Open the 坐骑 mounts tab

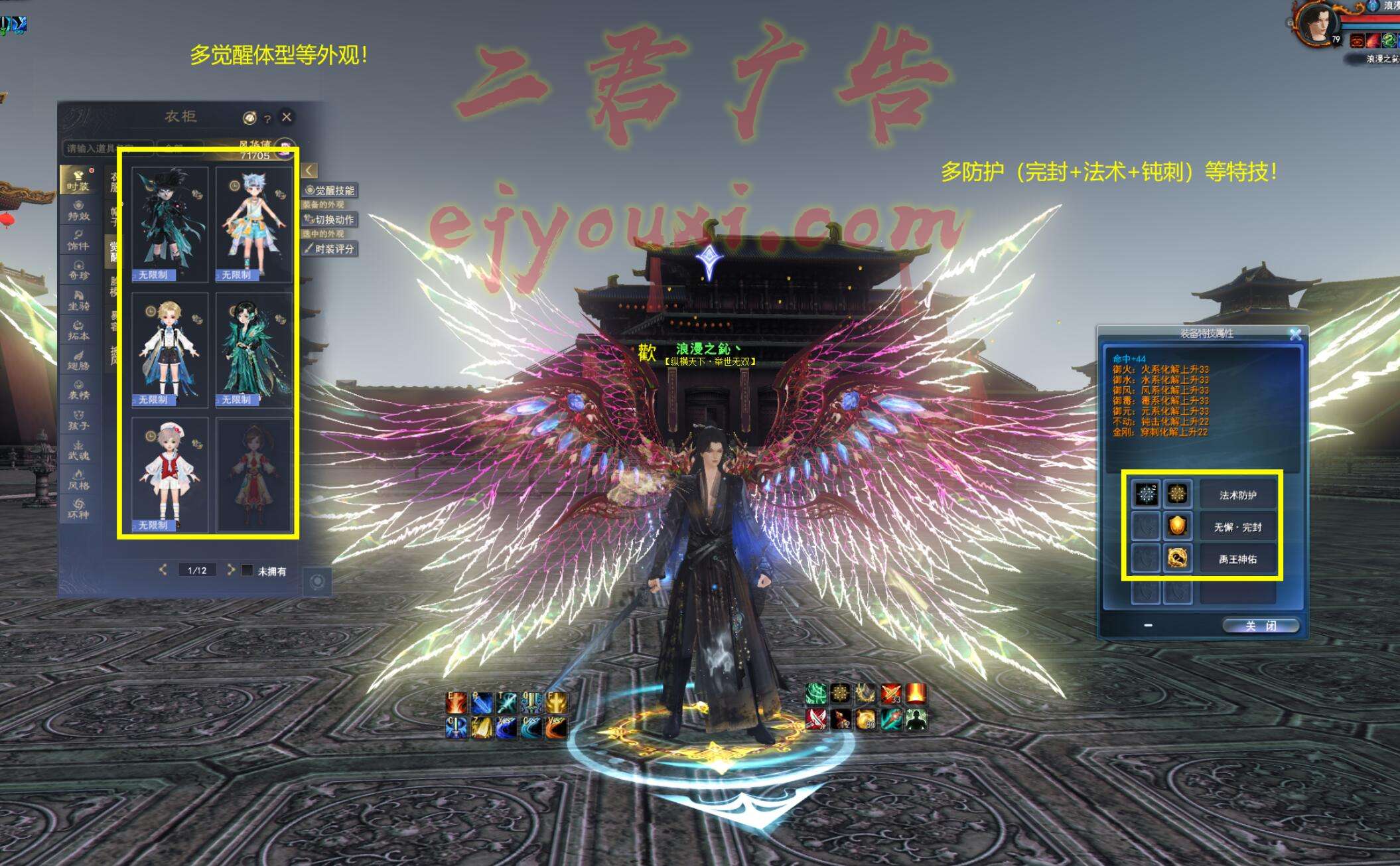point(78,301)
